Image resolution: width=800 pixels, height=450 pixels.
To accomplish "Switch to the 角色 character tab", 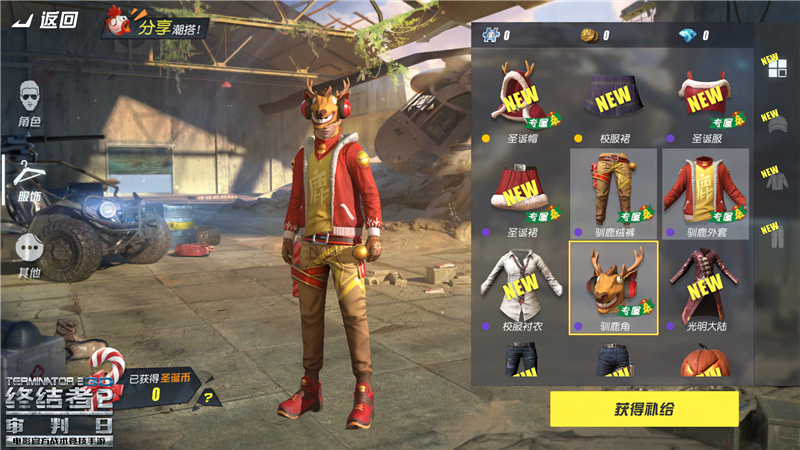I will [x=29, y=104].
